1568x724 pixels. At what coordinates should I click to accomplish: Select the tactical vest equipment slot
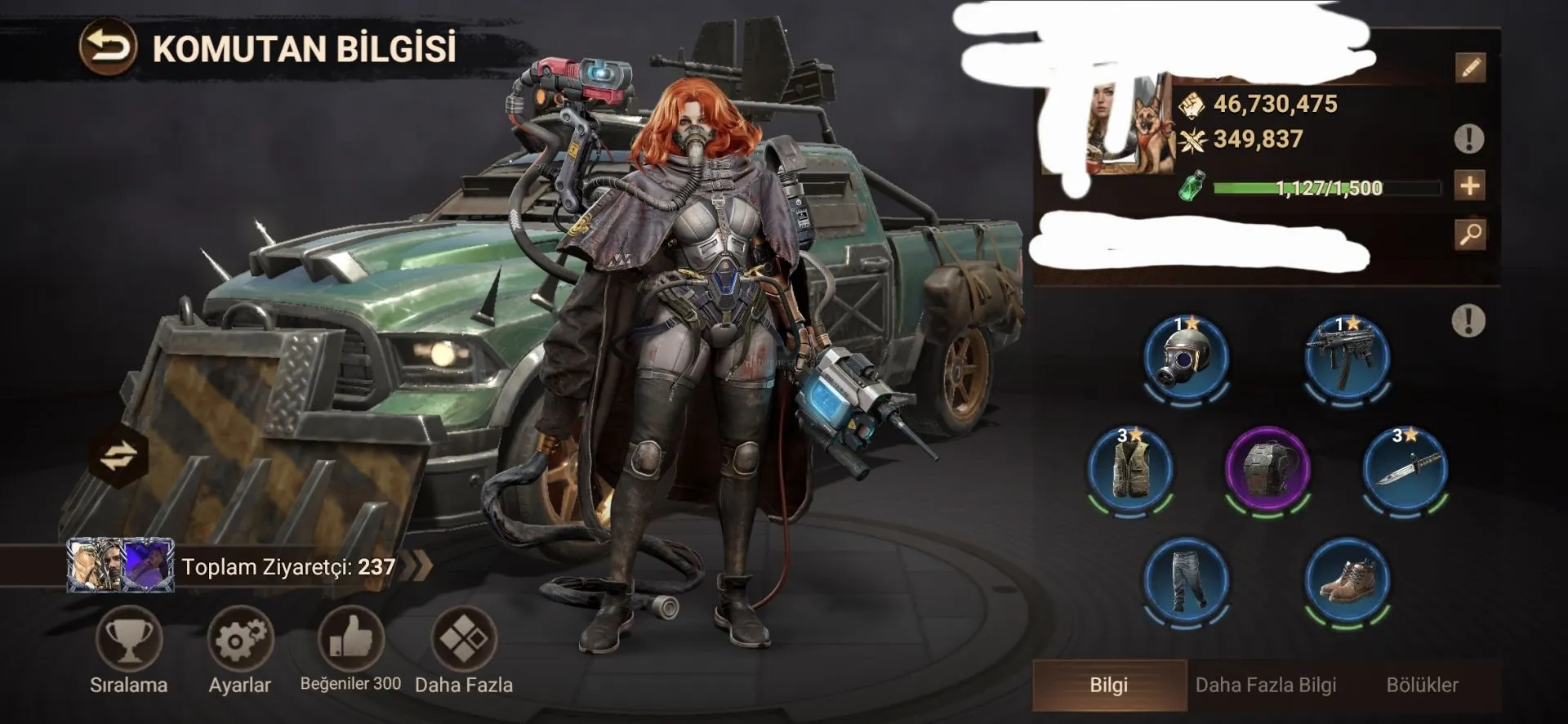tap(1130, 468)
